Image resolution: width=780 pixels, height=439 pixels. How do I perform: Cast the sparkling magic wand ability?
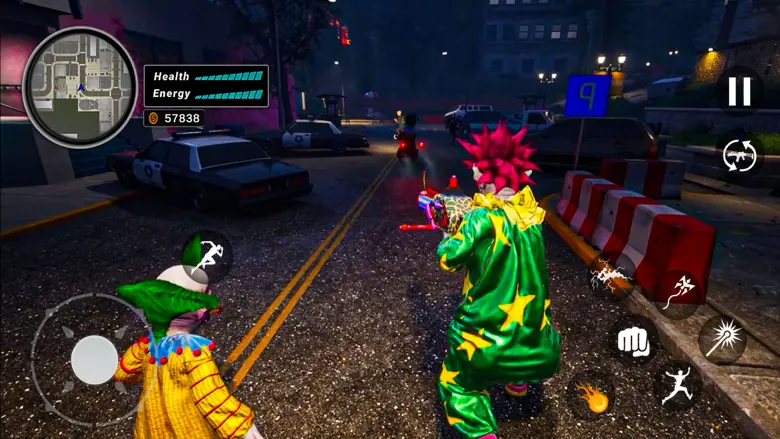(x=722, y=339)
